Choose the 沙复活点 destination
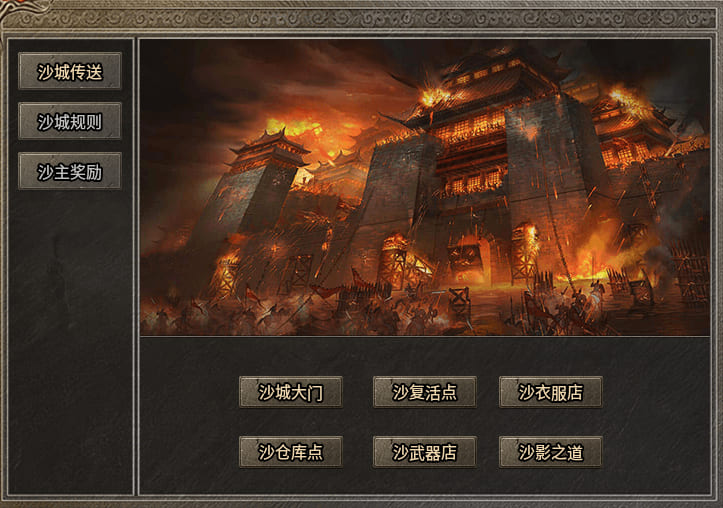This screenshot has width=723, height=508. tap(424, 392)
